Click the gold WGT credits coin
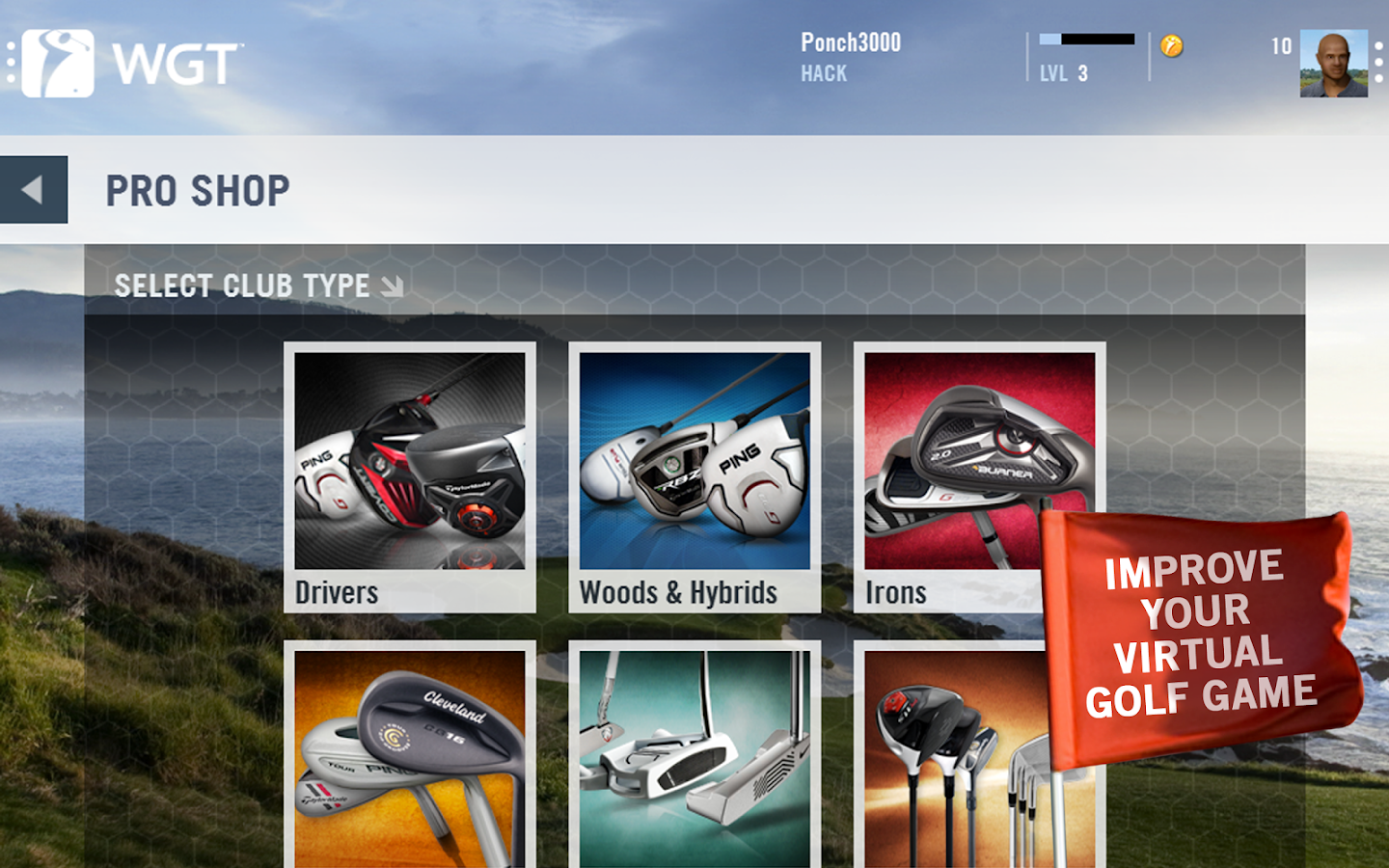The image size is (1389, 868). [x=1172, y=46]
